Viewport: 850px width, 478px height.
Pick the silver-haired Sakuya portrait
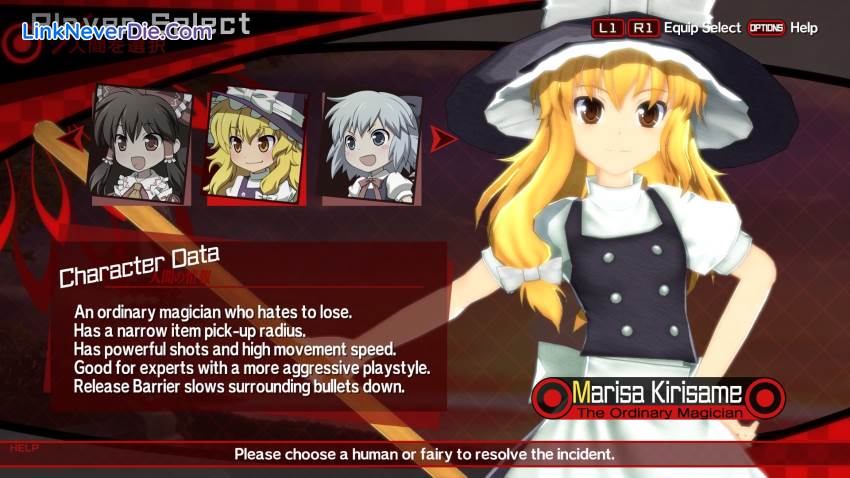[369, 146]
